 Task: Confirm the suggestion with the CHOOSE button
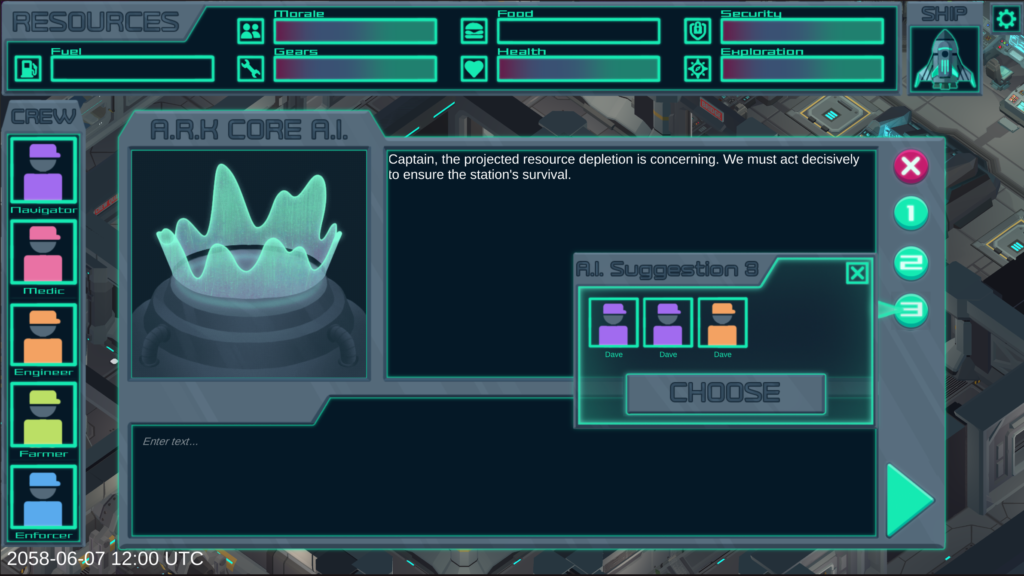tap(725, 393)
